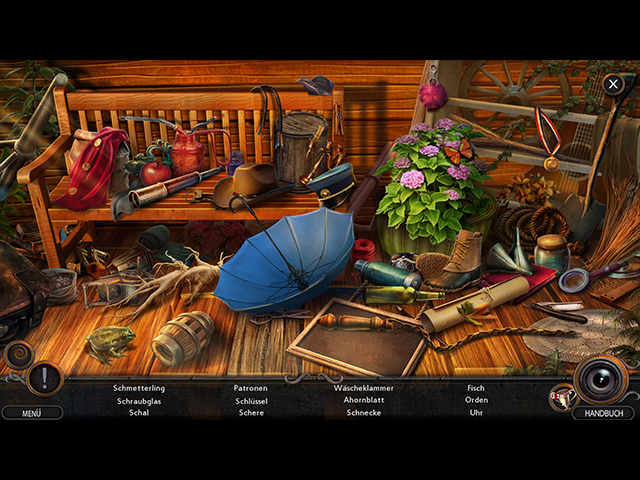Activate the hint lens orb
The image size is (640, 480).
pos(601,379)
